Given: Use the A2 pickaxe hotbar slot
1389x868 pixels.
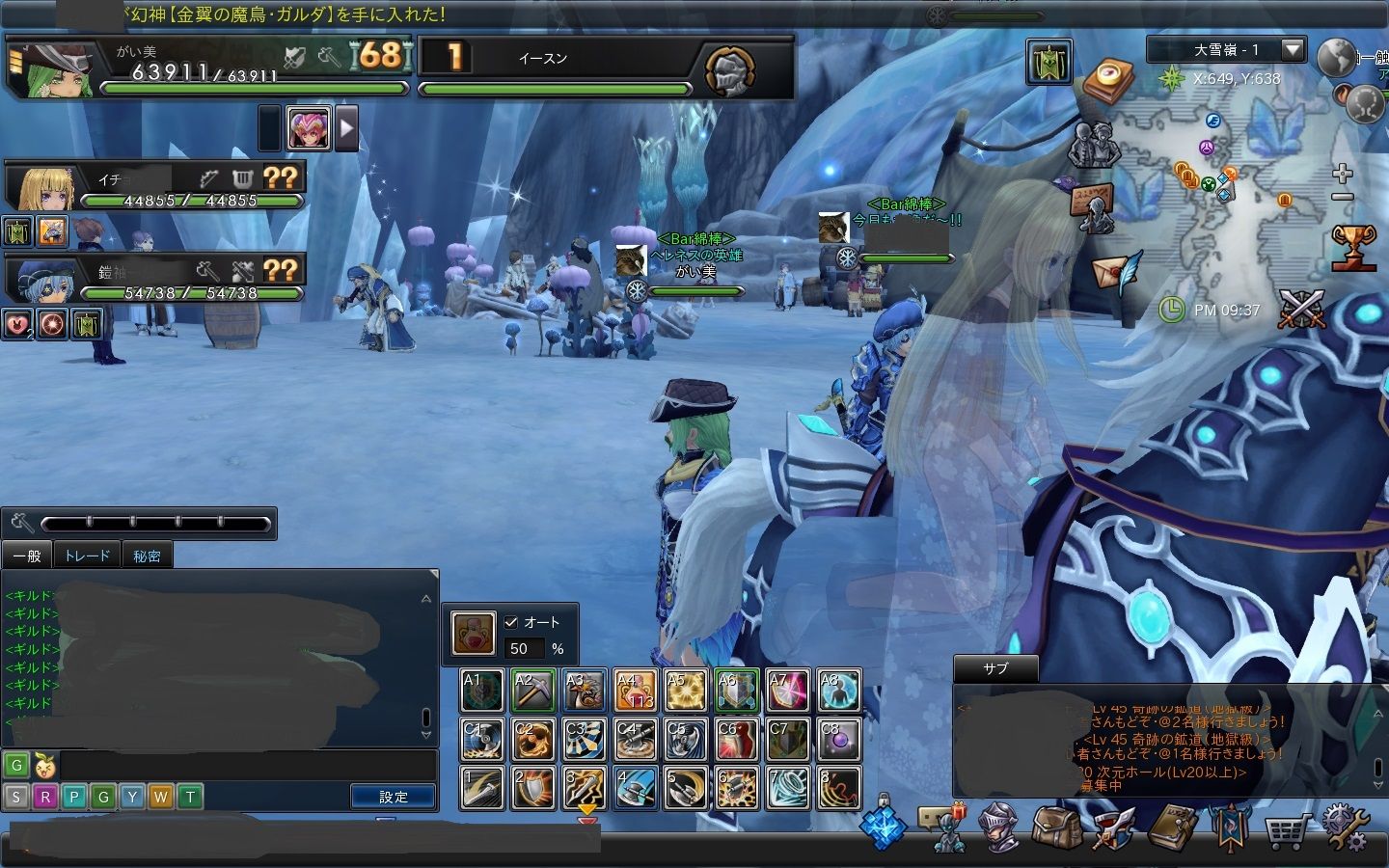Looking at the screenshot, I should 533,692.
